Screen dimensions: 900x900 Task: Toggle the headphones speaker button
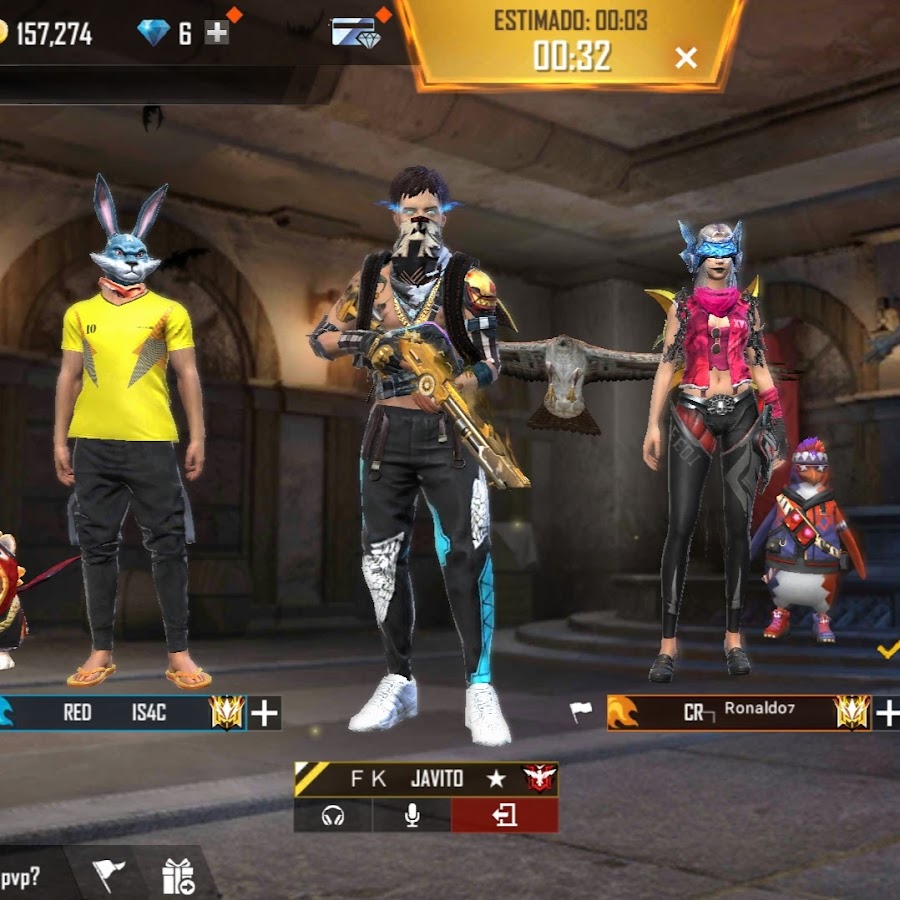coord(333,816)
